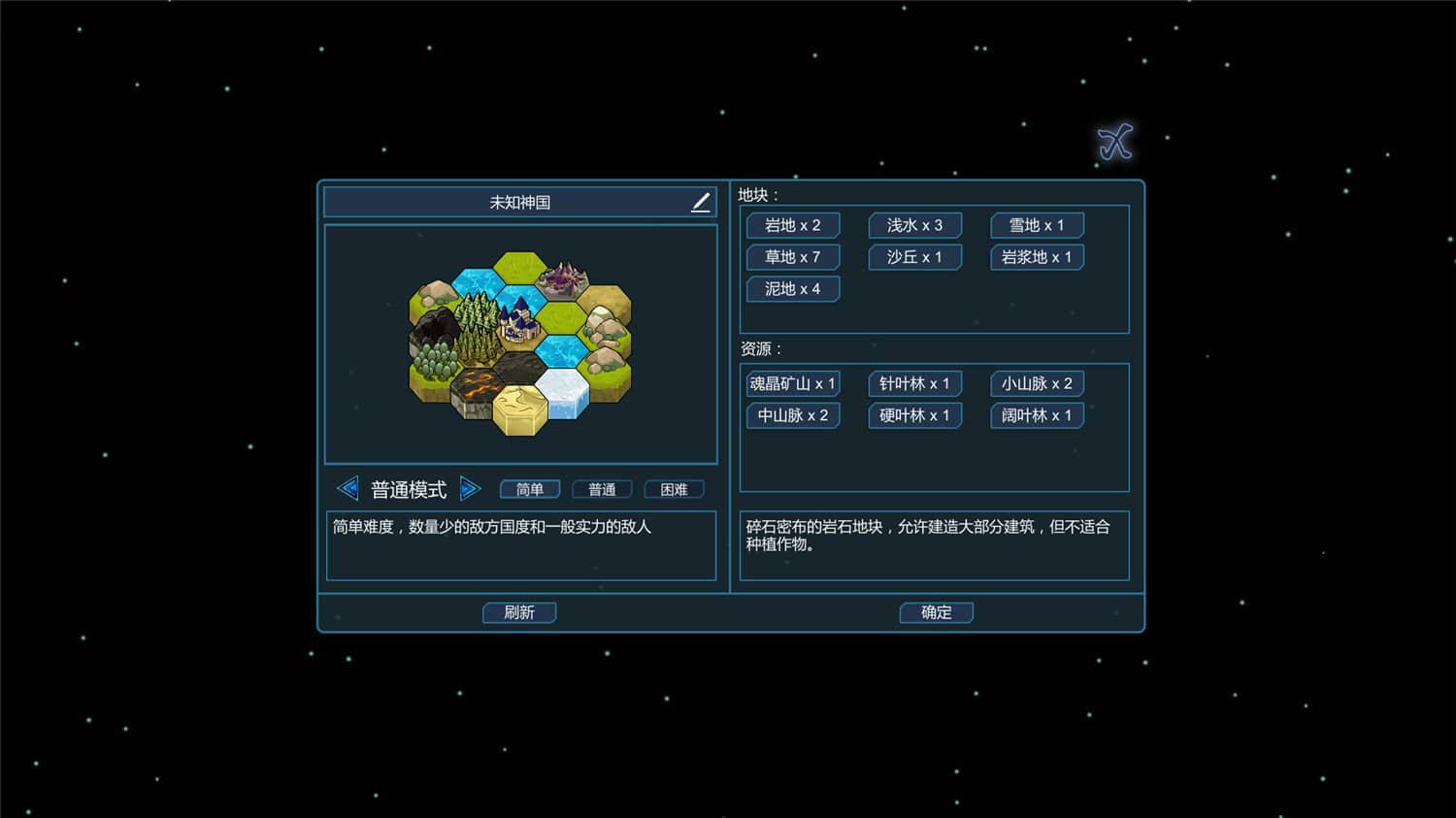Click the left arrow beside 普通模式
Screen dimensions: 1456x818
[x=348, y=489]
